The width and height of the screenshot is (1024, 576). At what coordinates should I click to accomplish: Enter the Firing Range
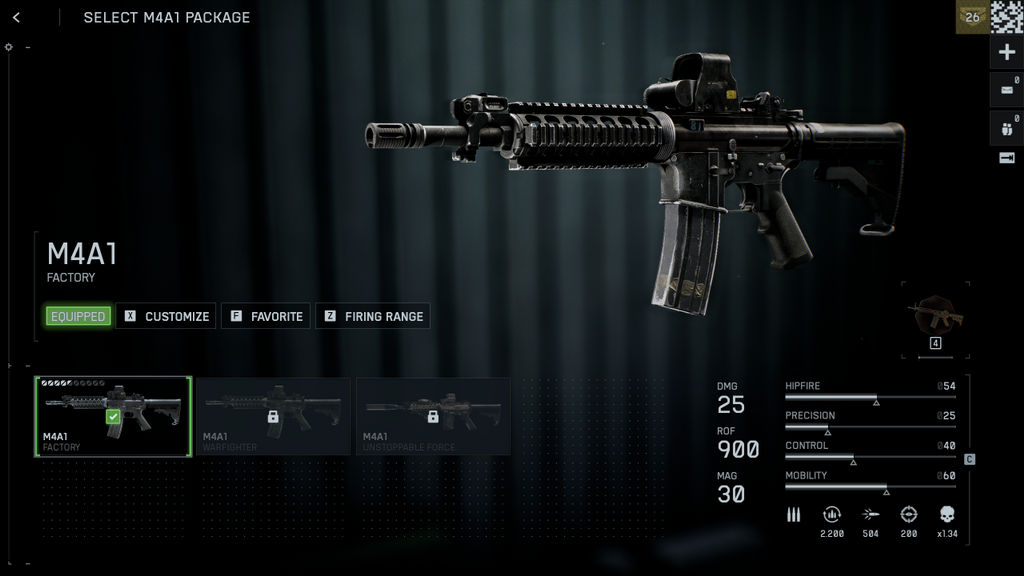[x=373, y=316]
